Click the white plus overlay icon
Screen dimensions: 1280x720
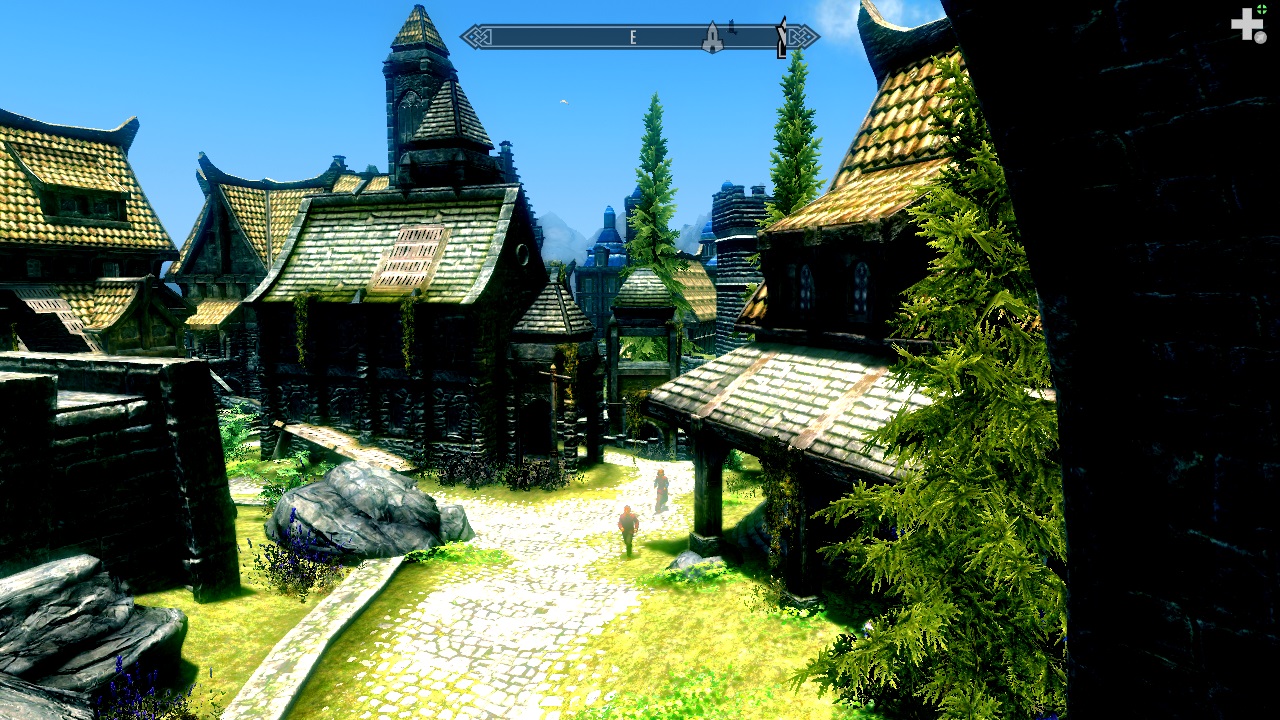coord(1246,24)
